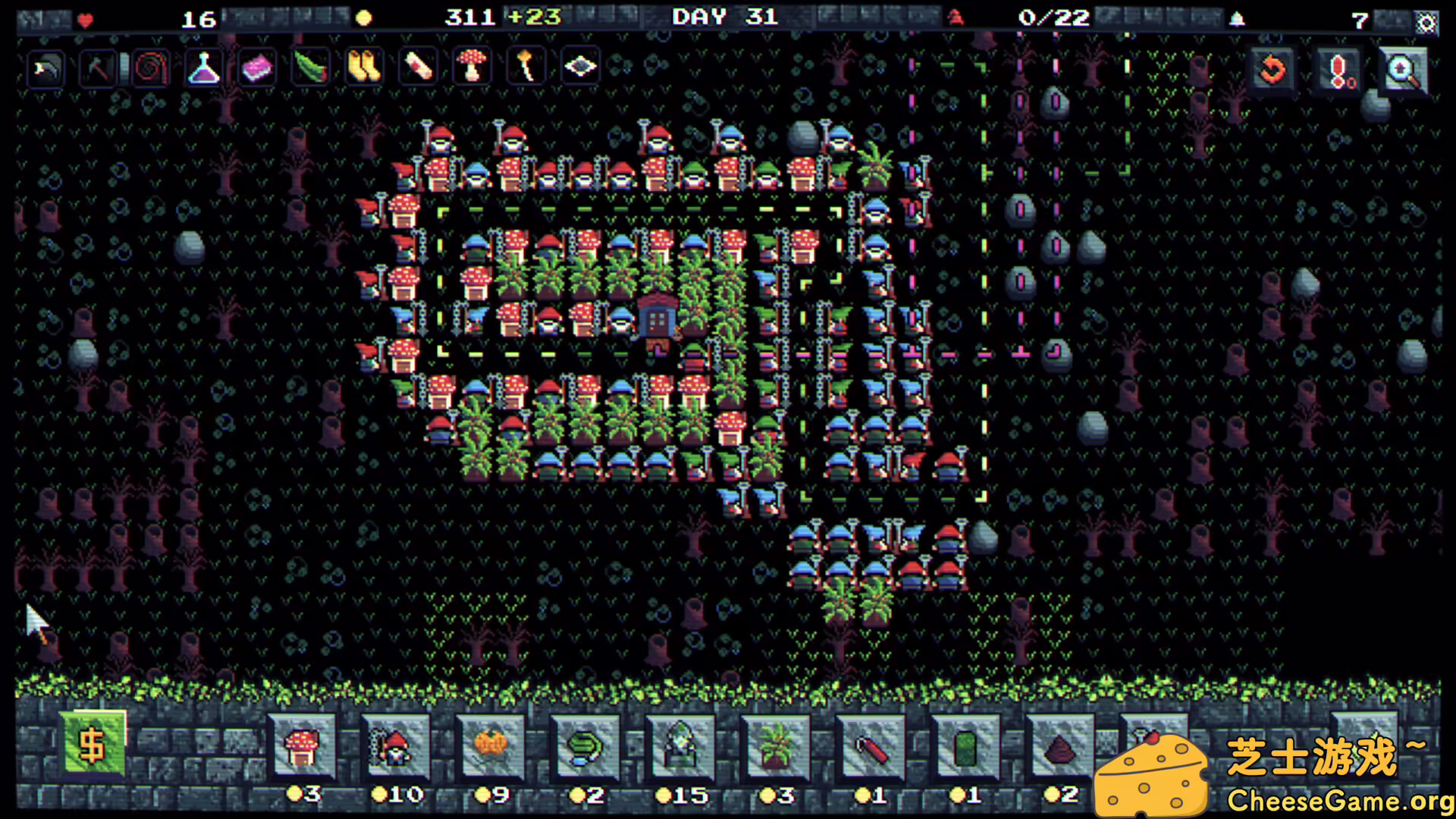Select the mushroom item in the top toolbar

(x=471, y=67)
